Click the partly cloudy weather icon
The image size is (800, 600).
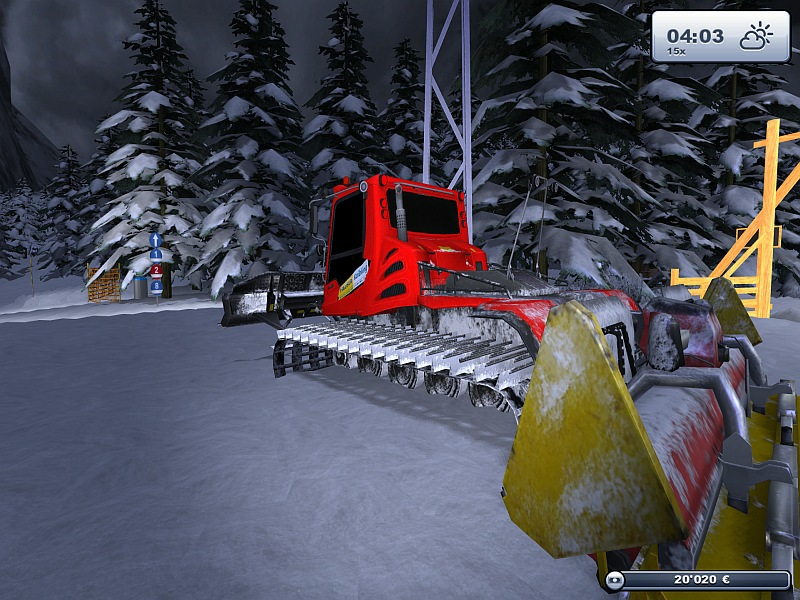pyautogui.click(x=755, y=37)
